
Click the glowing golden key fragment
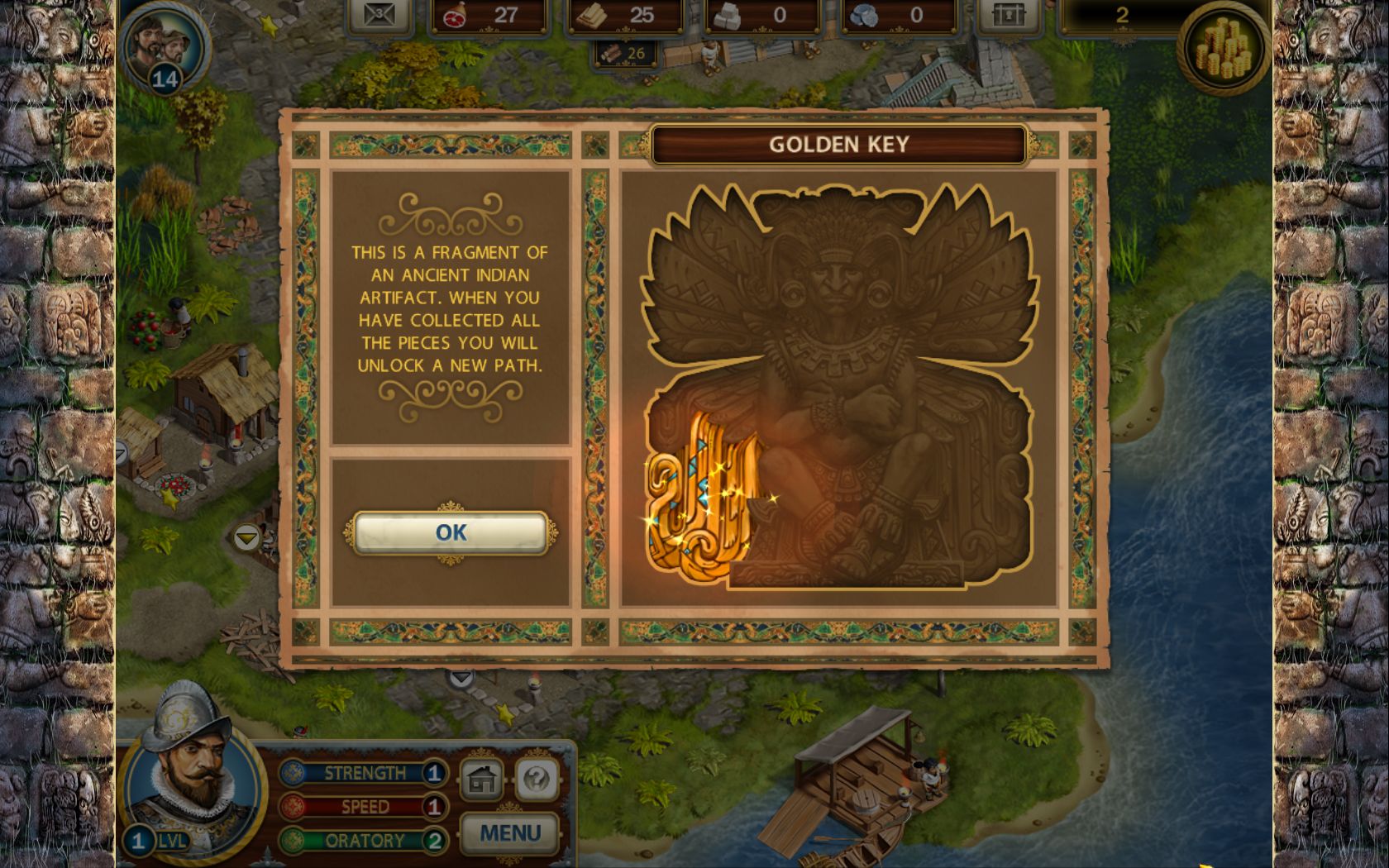coord(701,496)
